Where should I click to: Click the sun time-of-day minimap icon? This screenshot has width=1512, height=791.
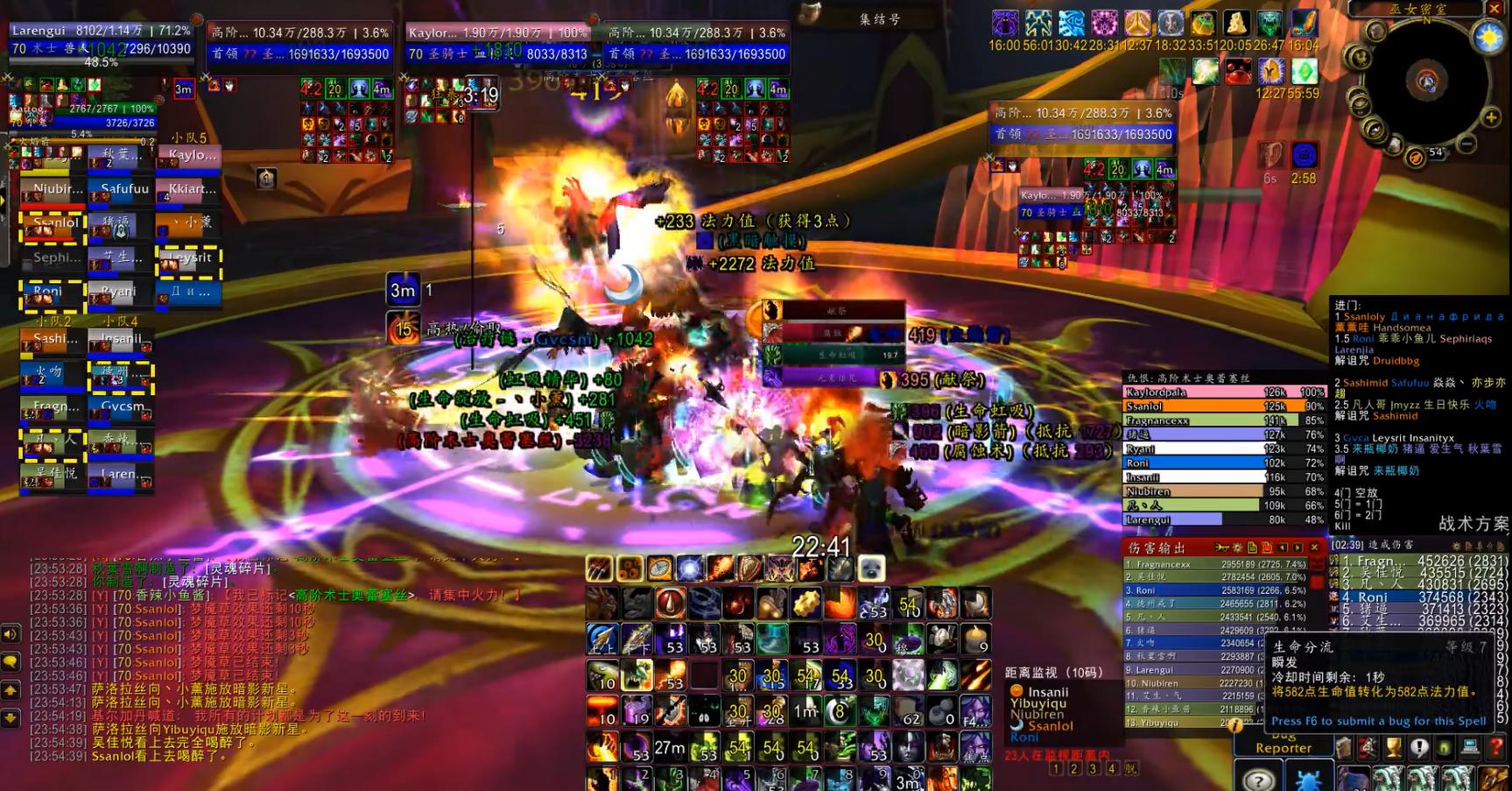click(x=1488, y=39)
